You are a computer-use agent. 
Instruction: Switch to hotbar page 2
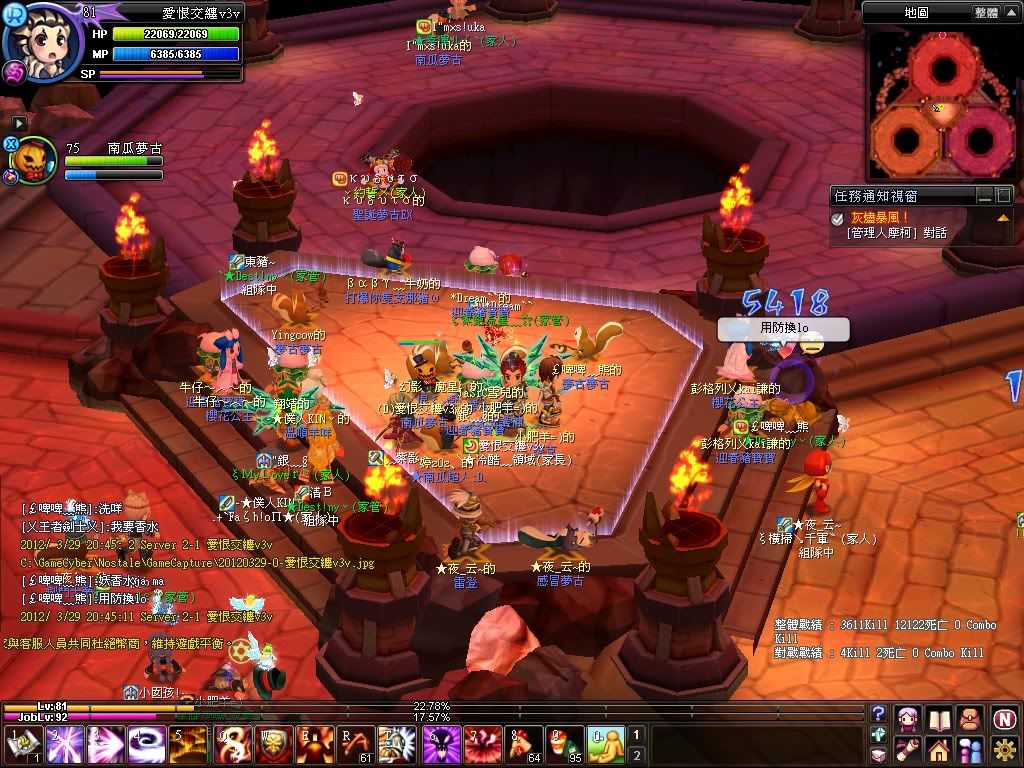point(637,755)
